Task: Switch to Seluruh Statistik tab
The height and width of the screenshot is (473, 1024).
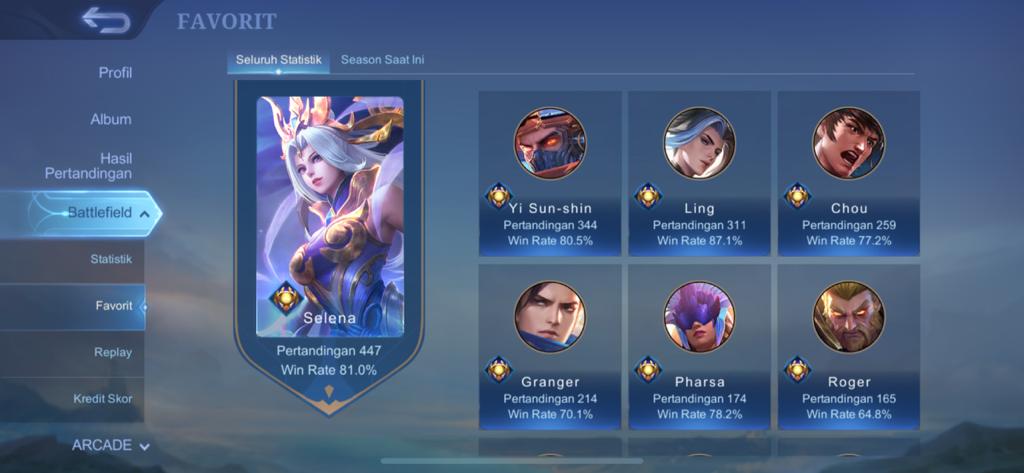Action: [x=278, y=60]
